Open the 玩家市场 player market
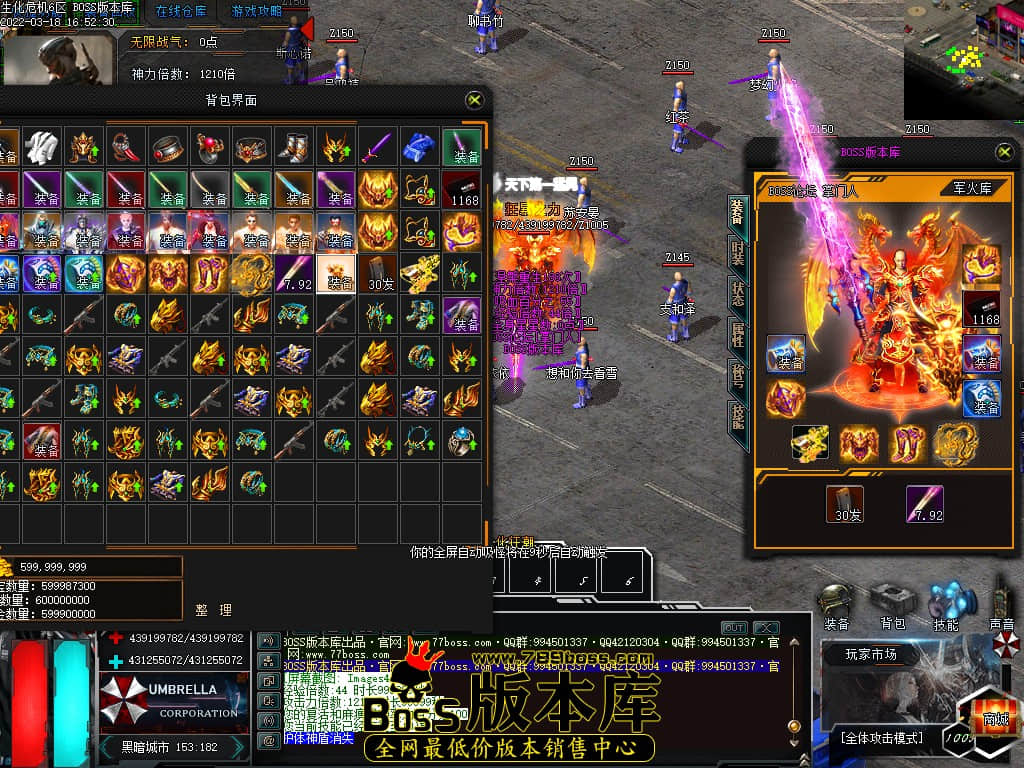Image resolution: width=1024 pixels, height=768 pixels. pos(871,655)
